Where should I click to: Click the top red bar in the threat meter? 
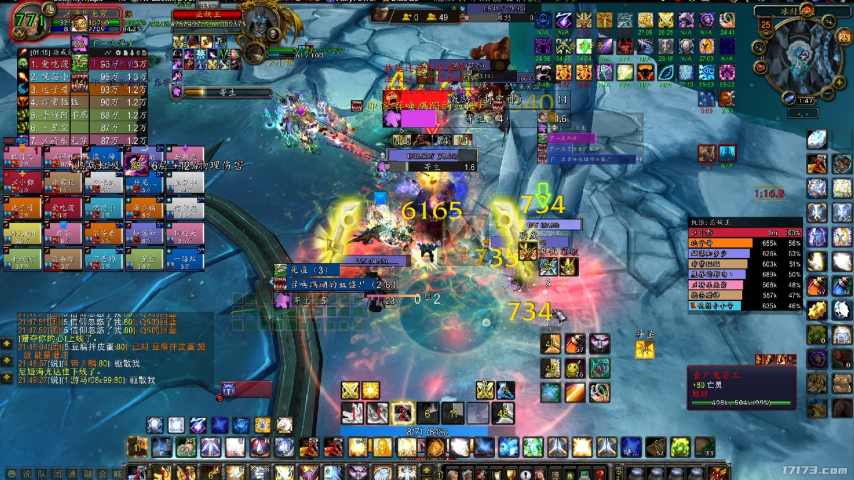tap(745, 232)
